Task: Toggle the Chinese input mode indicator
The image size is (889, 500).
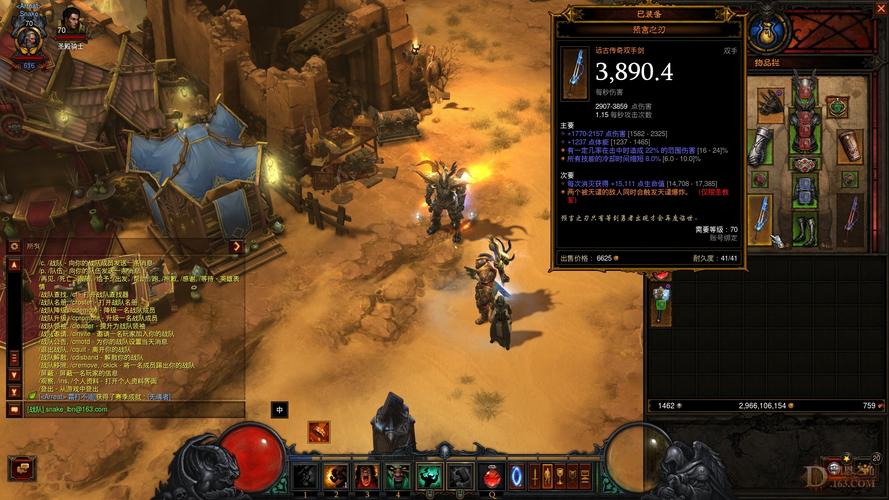Action: (x=280, y=409)
